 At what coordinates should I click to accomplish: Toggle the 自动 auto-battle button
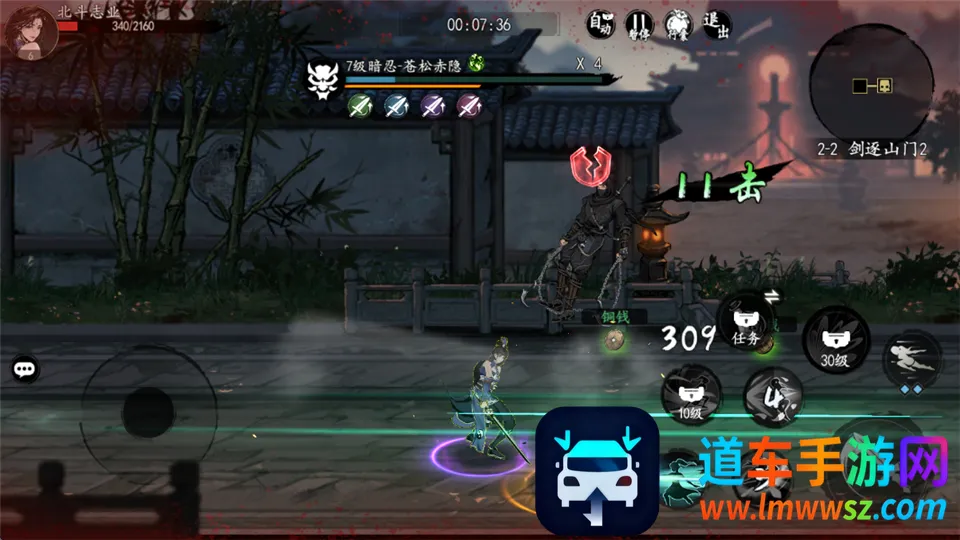tap(599, 24)
